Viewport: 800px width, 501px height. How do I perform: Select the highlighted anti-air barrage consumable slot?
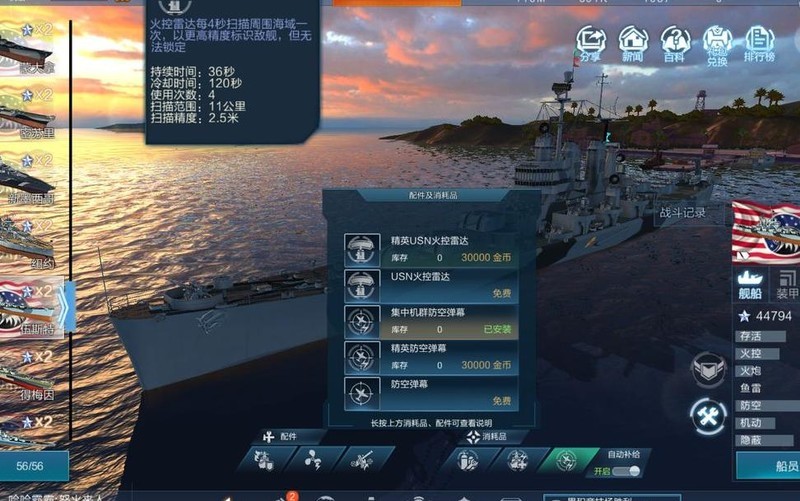(x=567, y=459)
